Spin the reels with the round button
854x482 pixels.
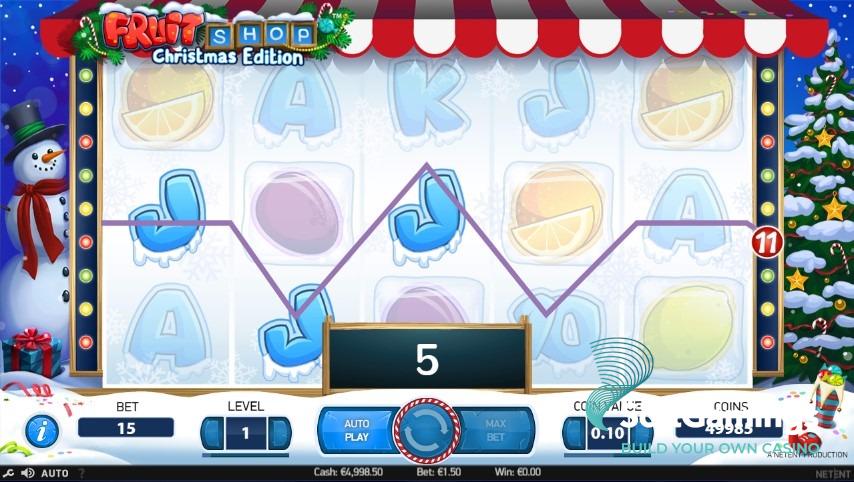(426, 431)
